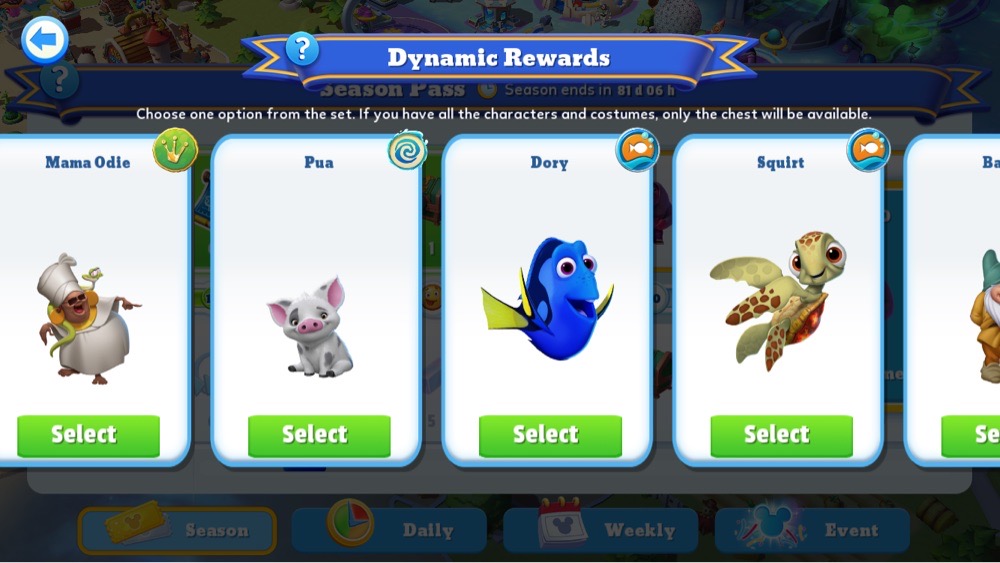
Task: Open help for Dynamic Rewards
Action: tap(302, 48)
